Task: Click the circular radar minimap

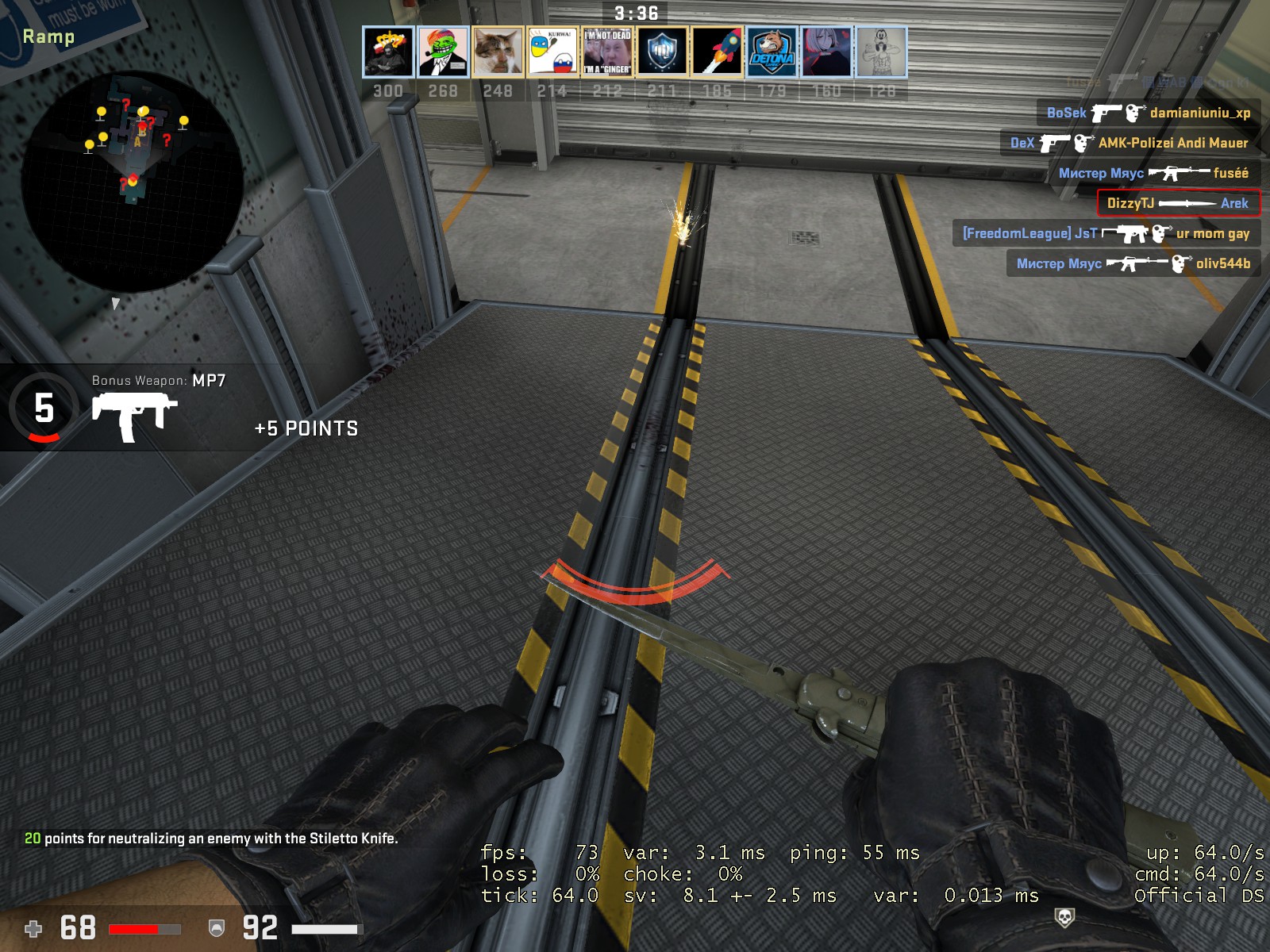Action: click(x=132, y=181)
